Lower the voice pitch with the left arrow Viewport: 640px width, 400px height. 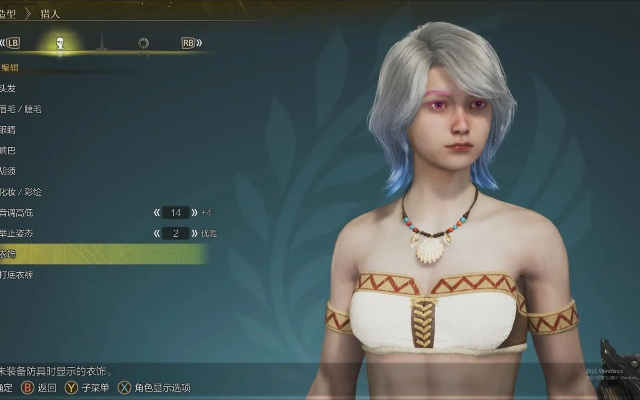[x=157, y=213]
